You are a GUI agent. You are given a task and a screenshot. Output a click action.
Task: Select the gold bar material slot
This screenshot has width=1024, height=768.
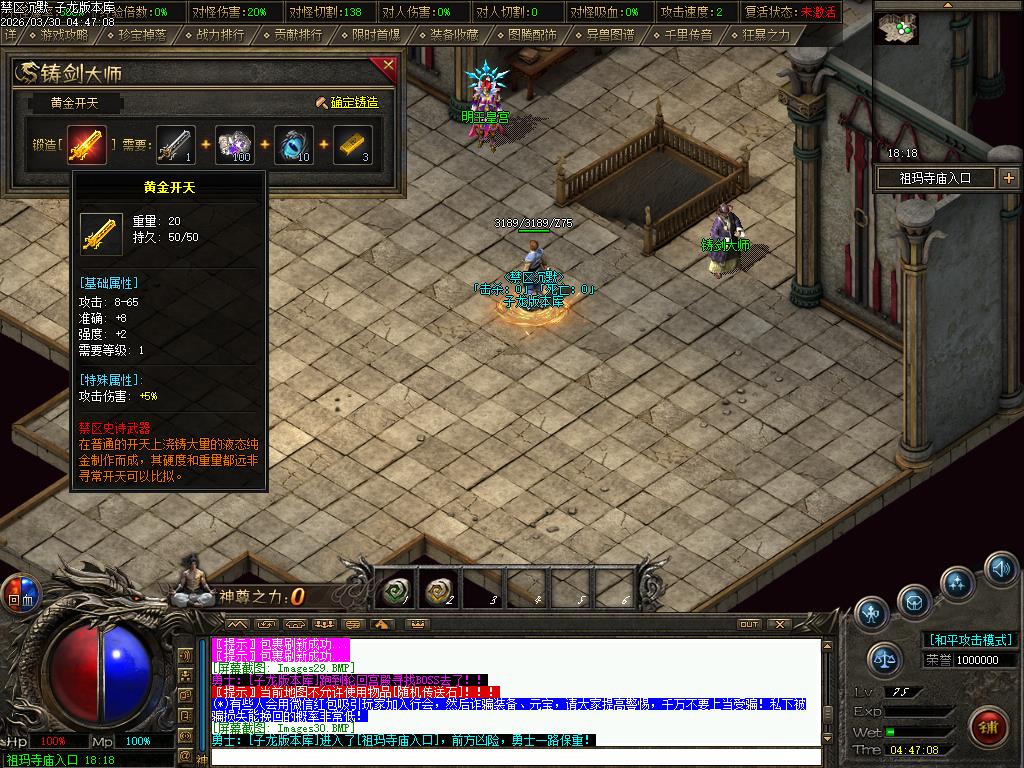coord(352,144)
